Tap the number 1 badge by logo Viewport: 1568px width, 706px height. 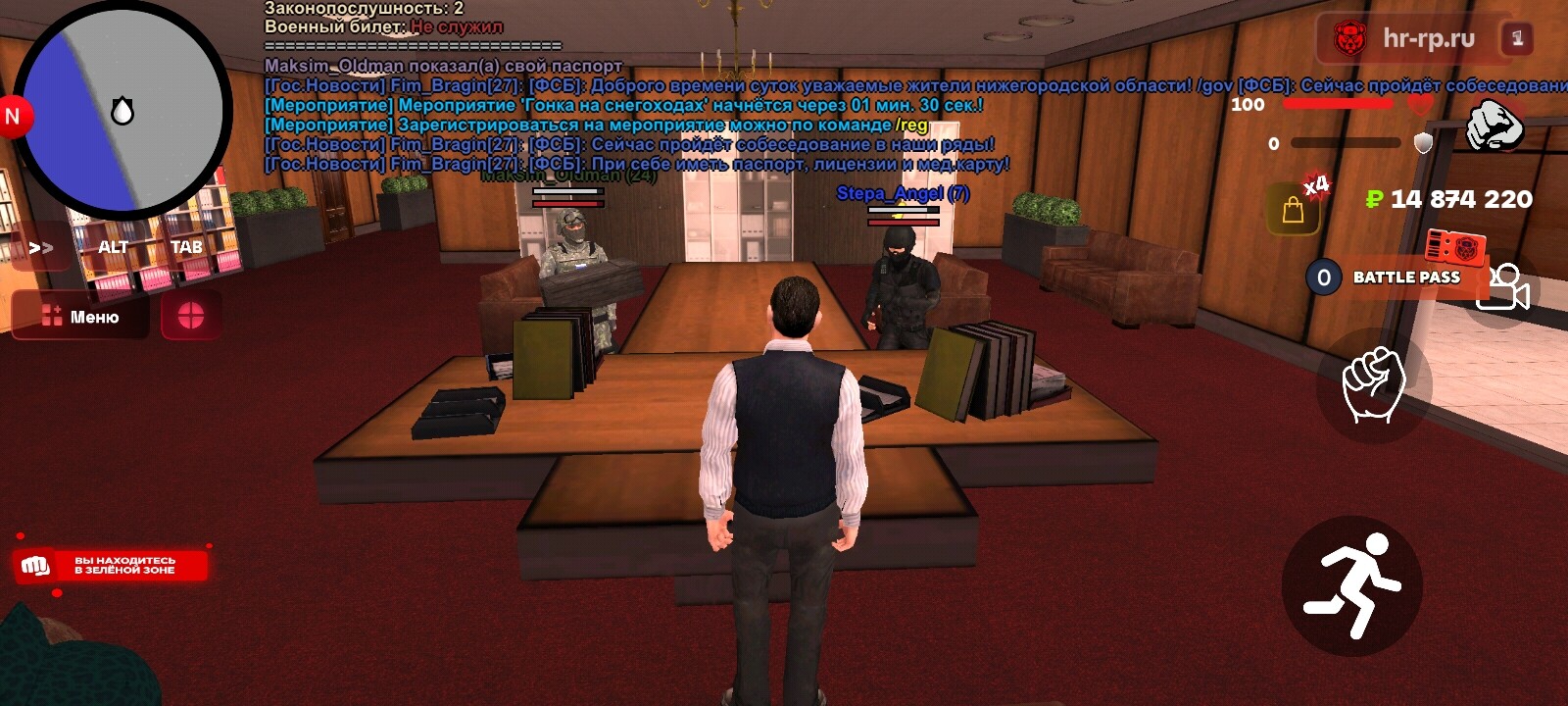[1517, 39]
